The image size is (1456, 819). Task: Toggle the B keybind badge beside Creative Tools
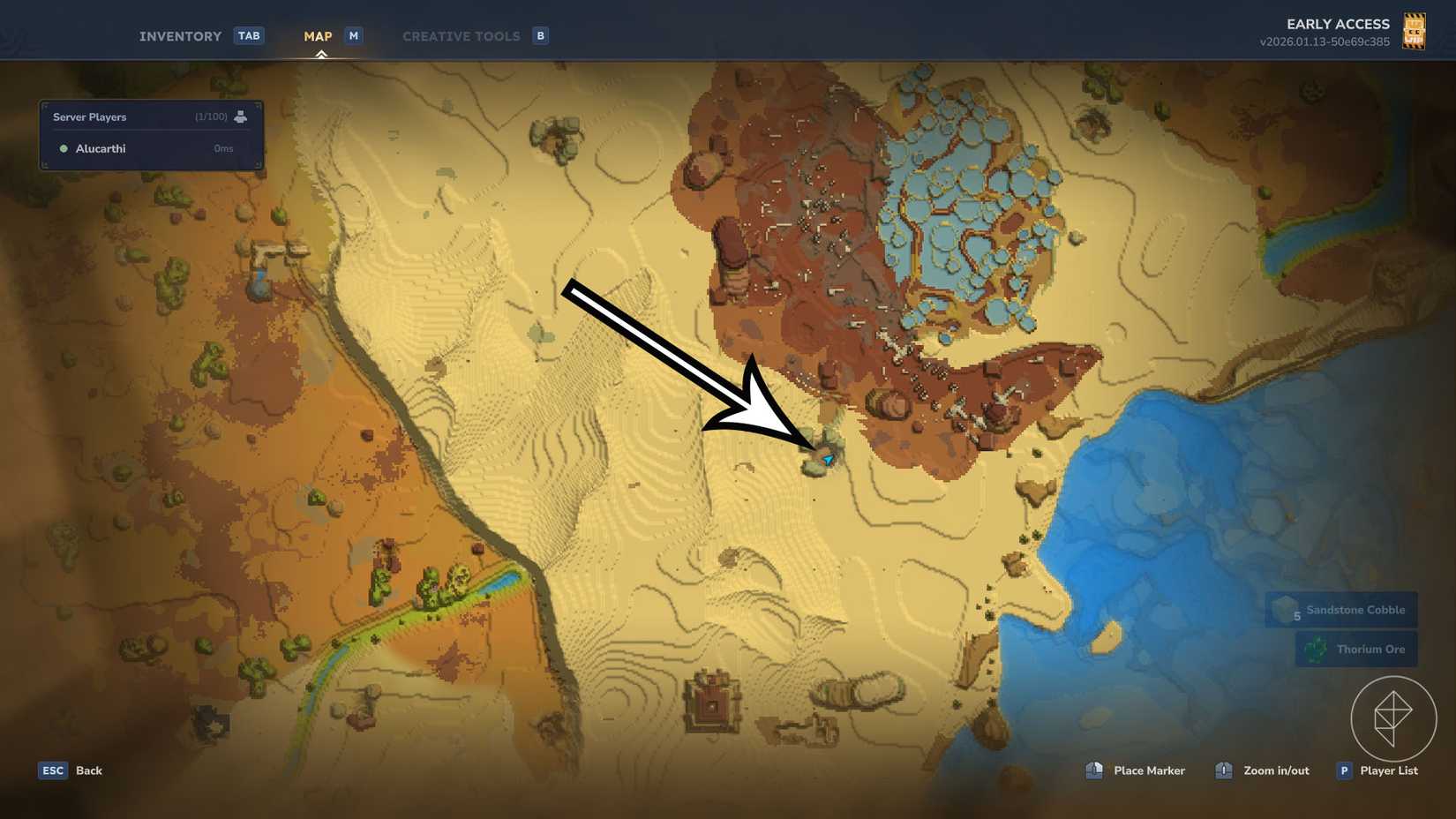[x=539, y=35]
